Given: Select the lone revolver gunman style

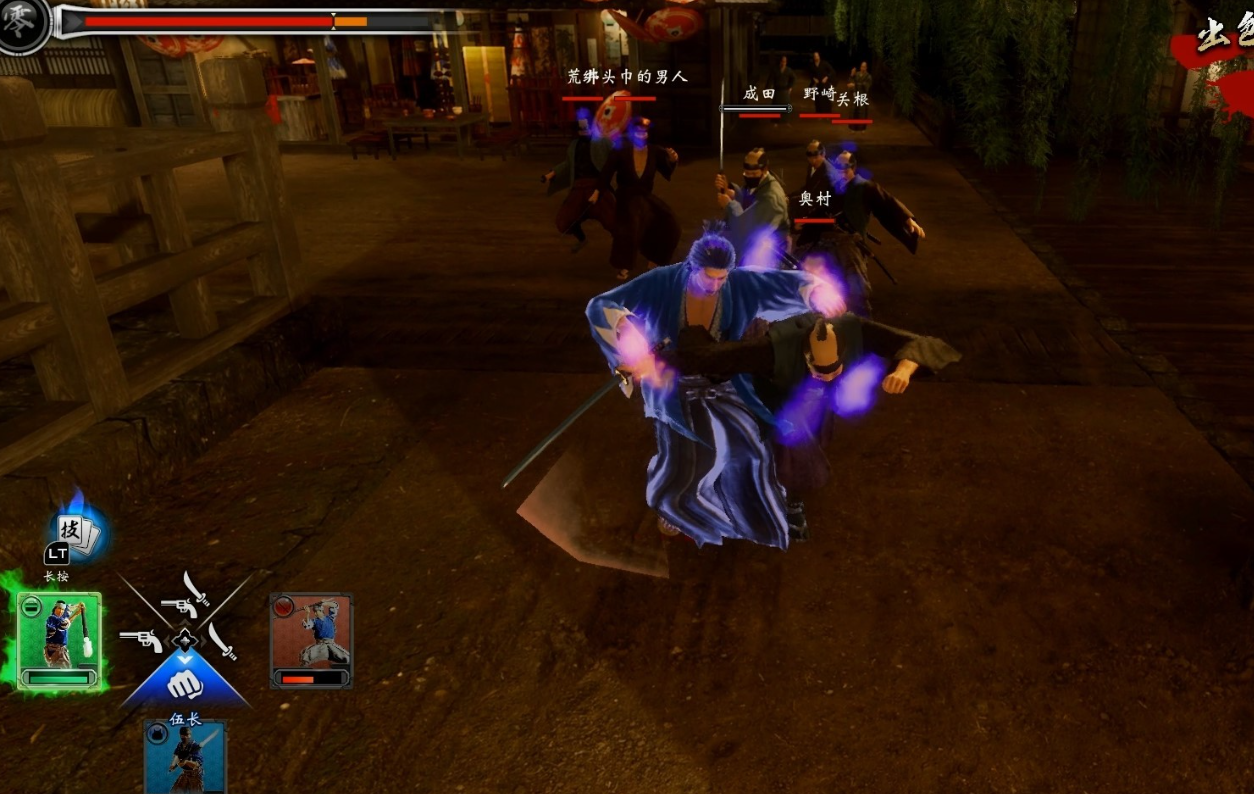Looking at the screenshot, I should [x=141, y=640].
